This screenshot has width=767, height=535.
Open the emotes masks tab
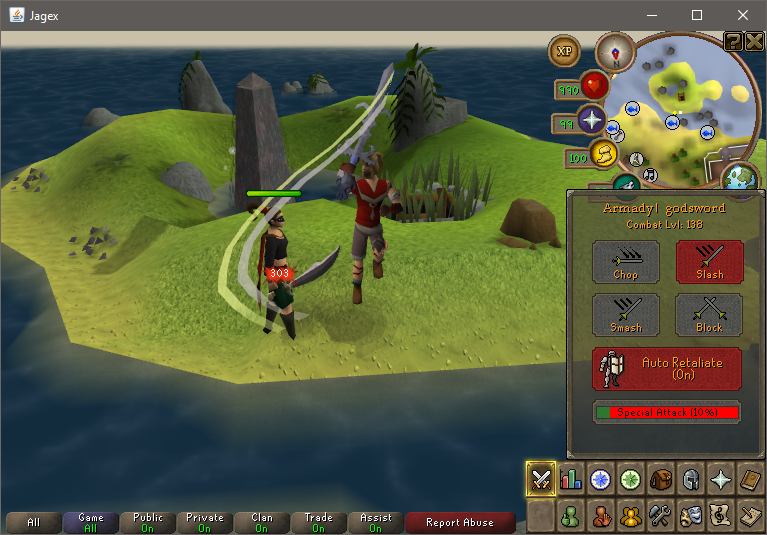(691, 516)
